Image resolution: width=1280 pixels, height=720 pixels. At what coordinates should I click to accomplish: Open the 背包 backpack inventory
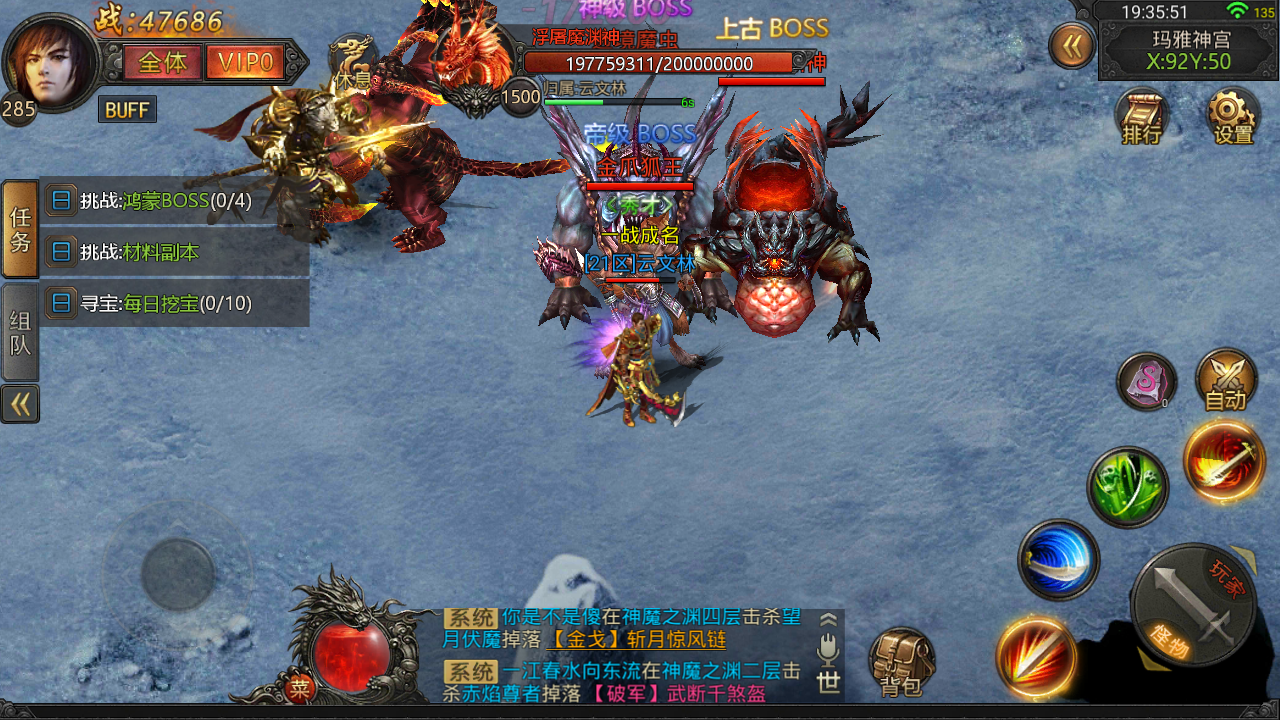[900, 662]
